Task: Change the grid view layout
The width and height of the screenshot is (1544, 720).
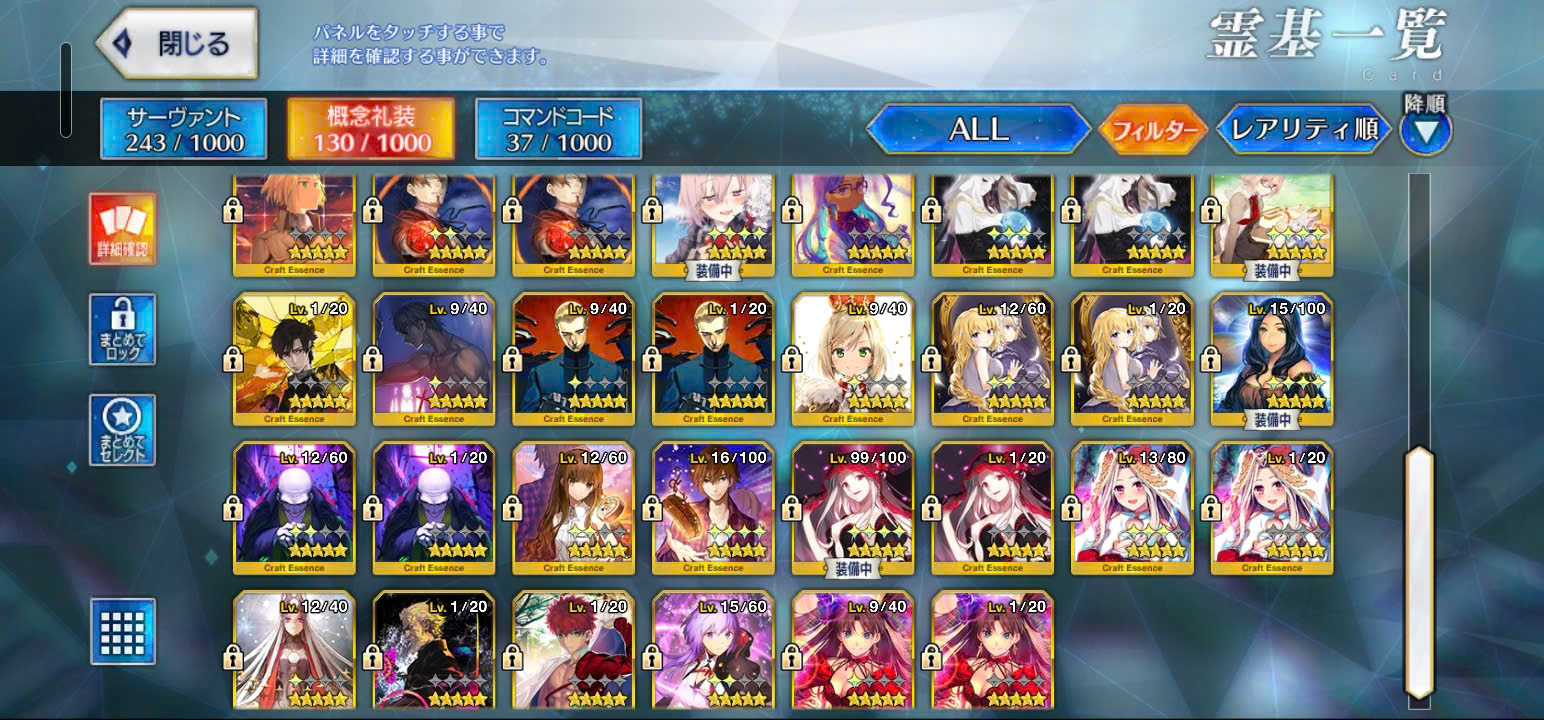Action: [122, 631]
